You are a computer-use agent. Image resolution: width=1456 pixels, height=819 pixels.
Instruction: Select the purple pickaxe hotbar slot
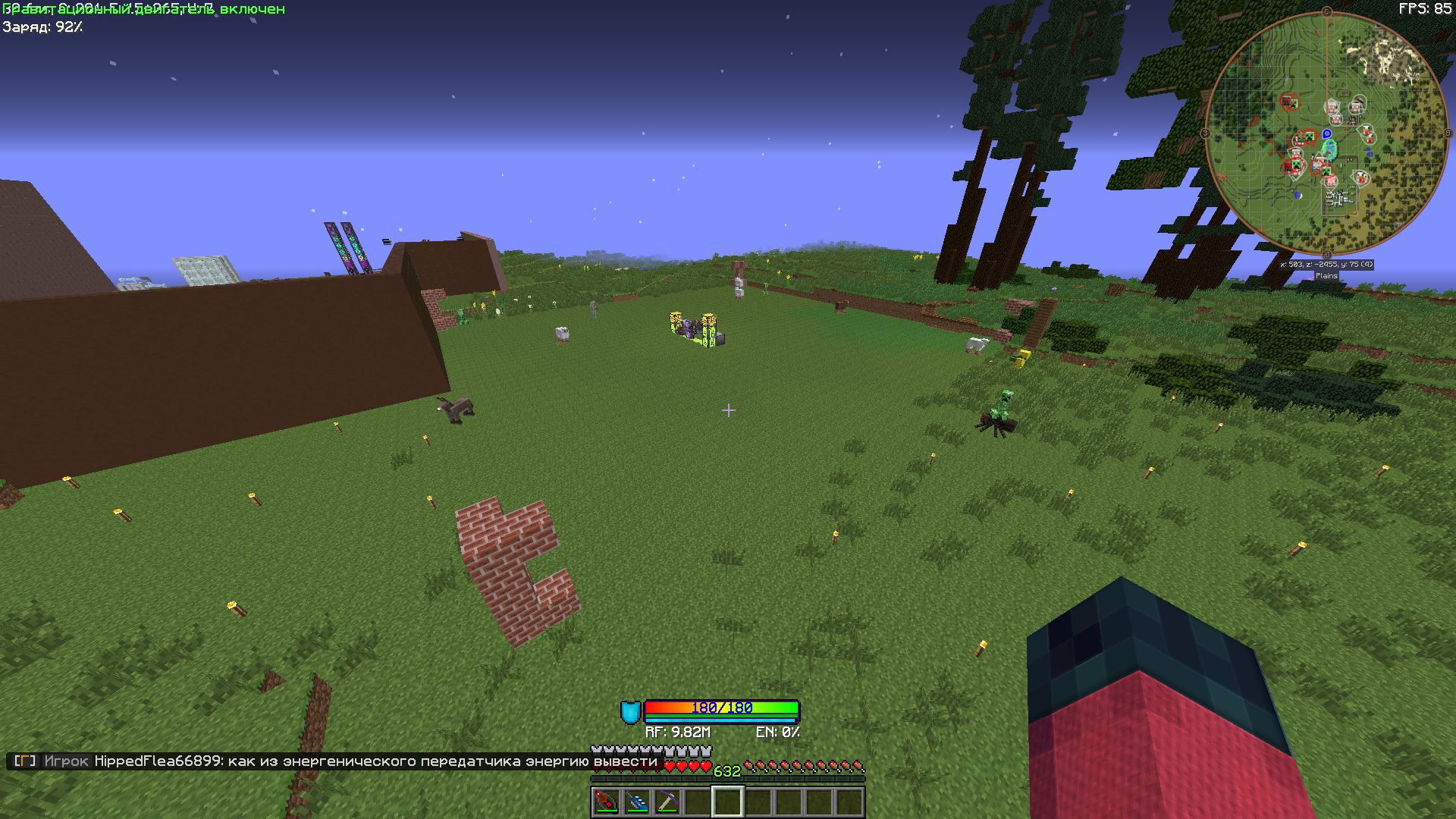pos(667,802)
